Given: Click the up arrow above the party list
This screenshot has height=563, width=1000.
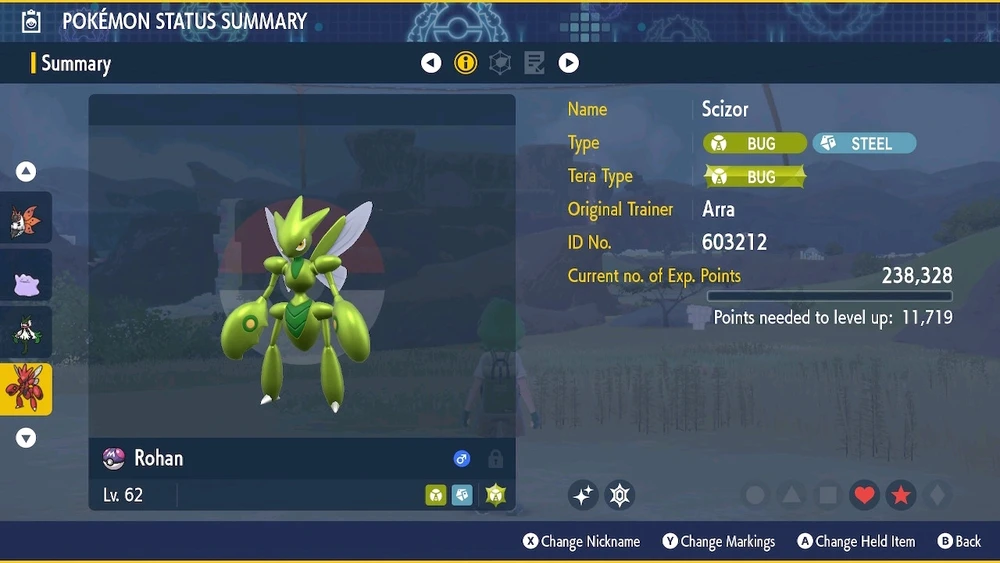Looking at the screenshot, I should tap(26, 172).
